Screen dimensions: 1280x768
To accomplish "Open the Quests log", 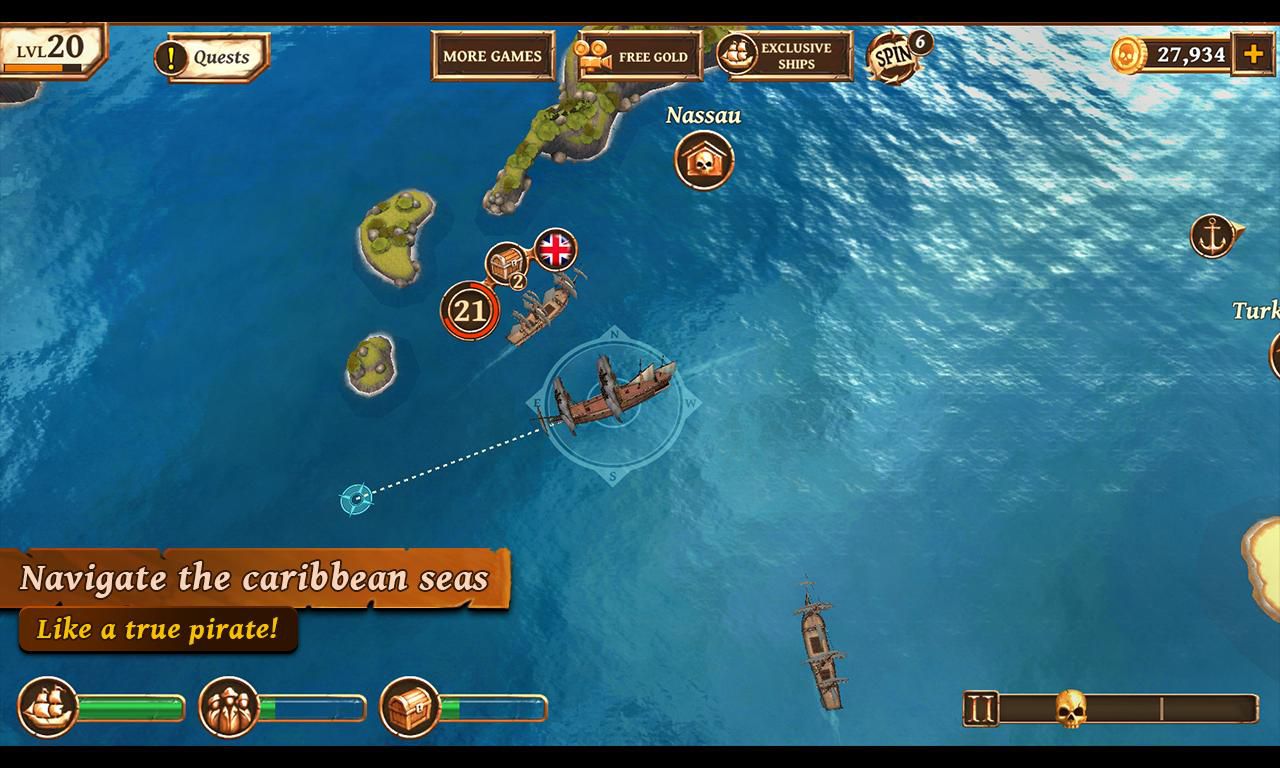I will 212,57.
